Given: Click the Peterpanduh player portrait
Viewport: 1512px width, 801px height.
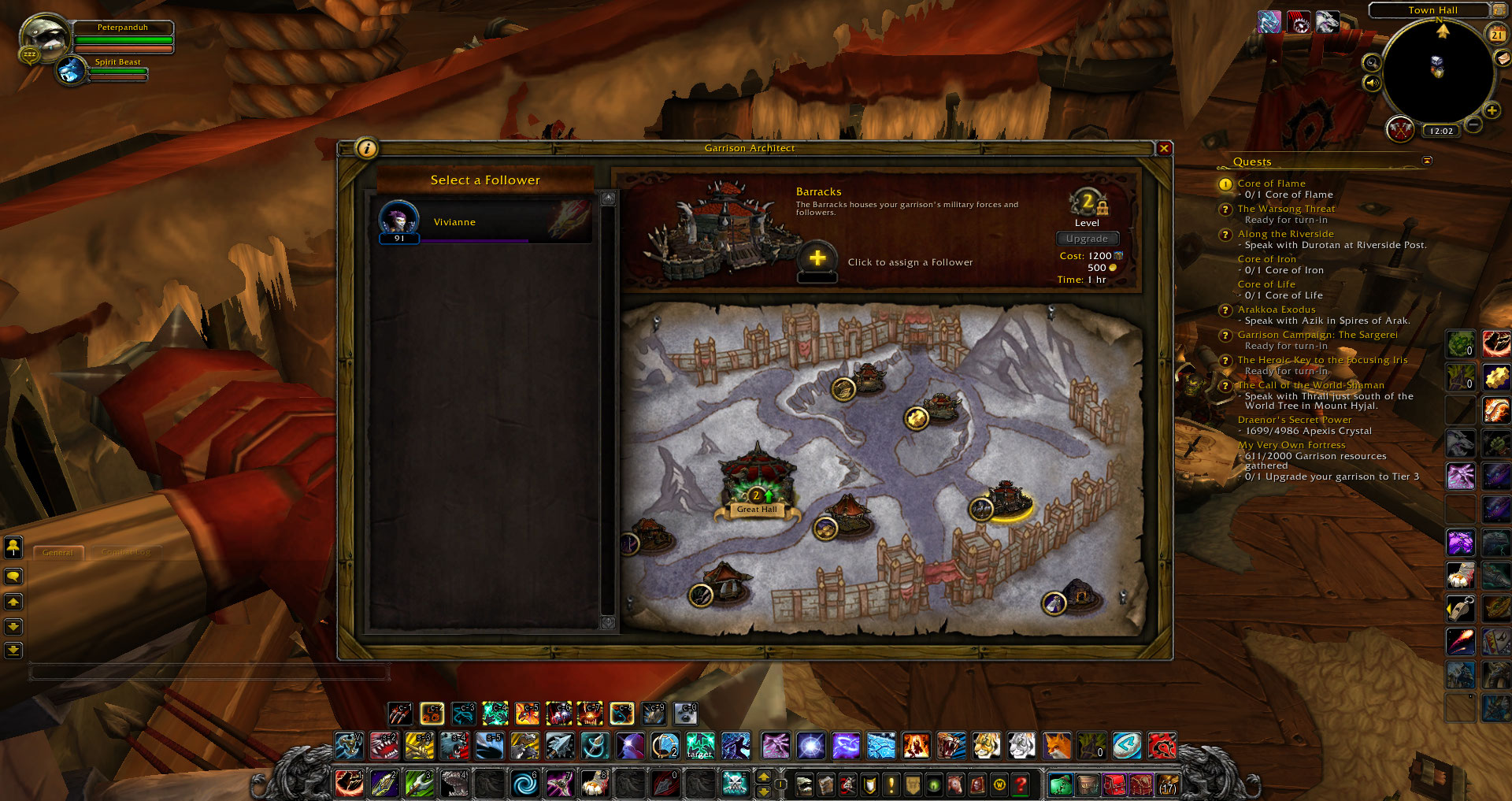Looking at the screenshot, I should 44,38.
